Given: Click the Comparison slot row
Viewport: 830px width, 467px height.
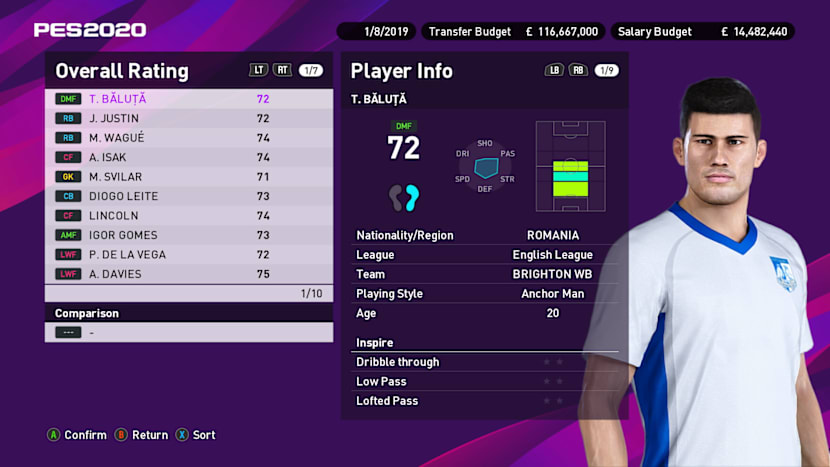Looking at the screenshot, I should (189, 332).
